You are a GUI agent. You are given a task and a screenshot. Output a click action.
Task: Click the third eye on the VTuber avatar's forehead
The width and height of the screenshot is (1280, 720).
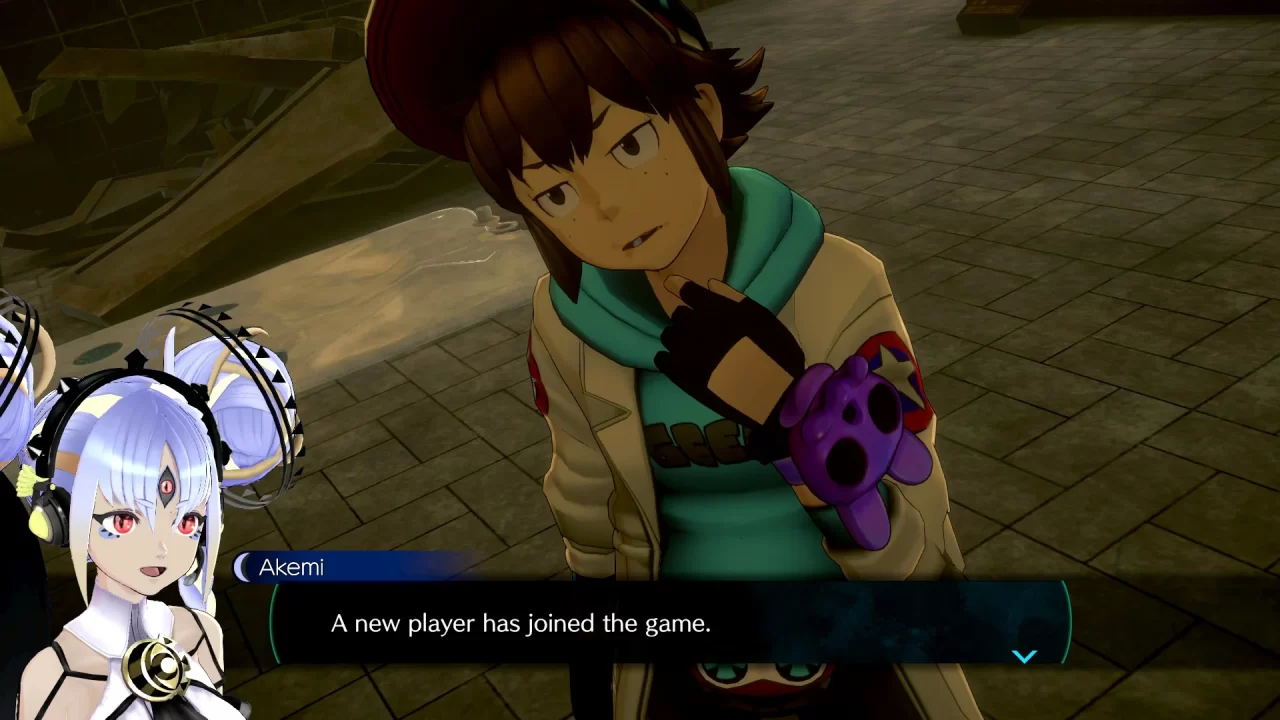point(164,486)
